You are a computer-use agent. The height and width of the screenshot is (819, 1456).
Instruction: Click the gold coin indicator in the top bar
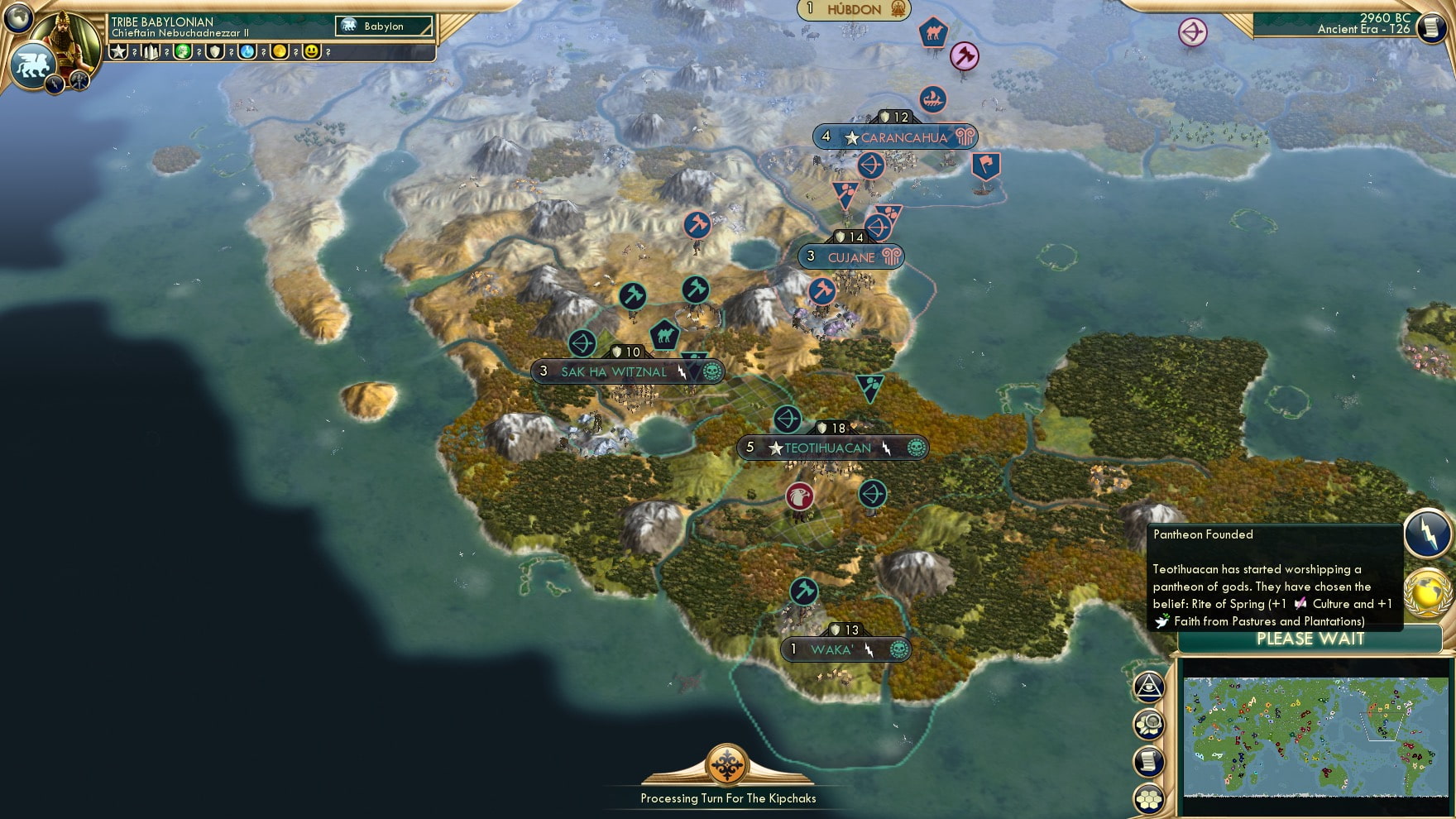point(279,53)
